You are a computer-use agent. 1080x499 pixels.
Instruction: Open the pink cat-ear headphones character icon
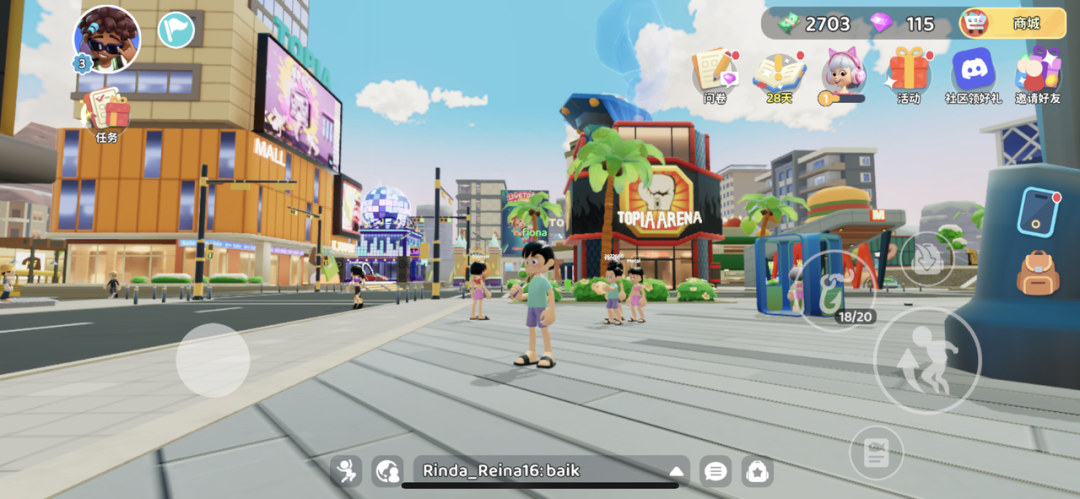[x=843, y=74]
